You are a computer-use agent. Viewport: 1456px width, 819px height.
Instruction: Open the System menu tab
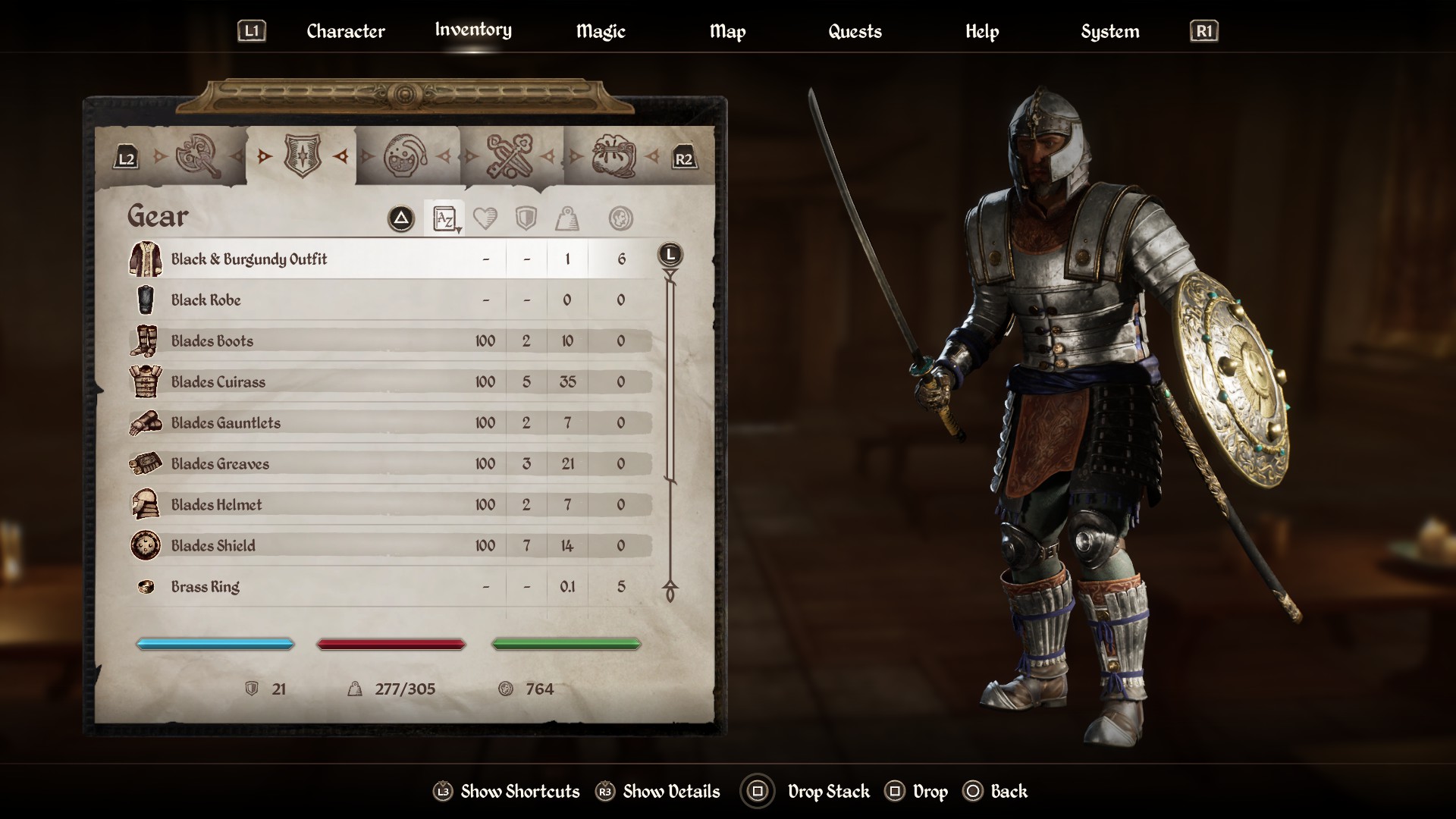point(1109,31)
